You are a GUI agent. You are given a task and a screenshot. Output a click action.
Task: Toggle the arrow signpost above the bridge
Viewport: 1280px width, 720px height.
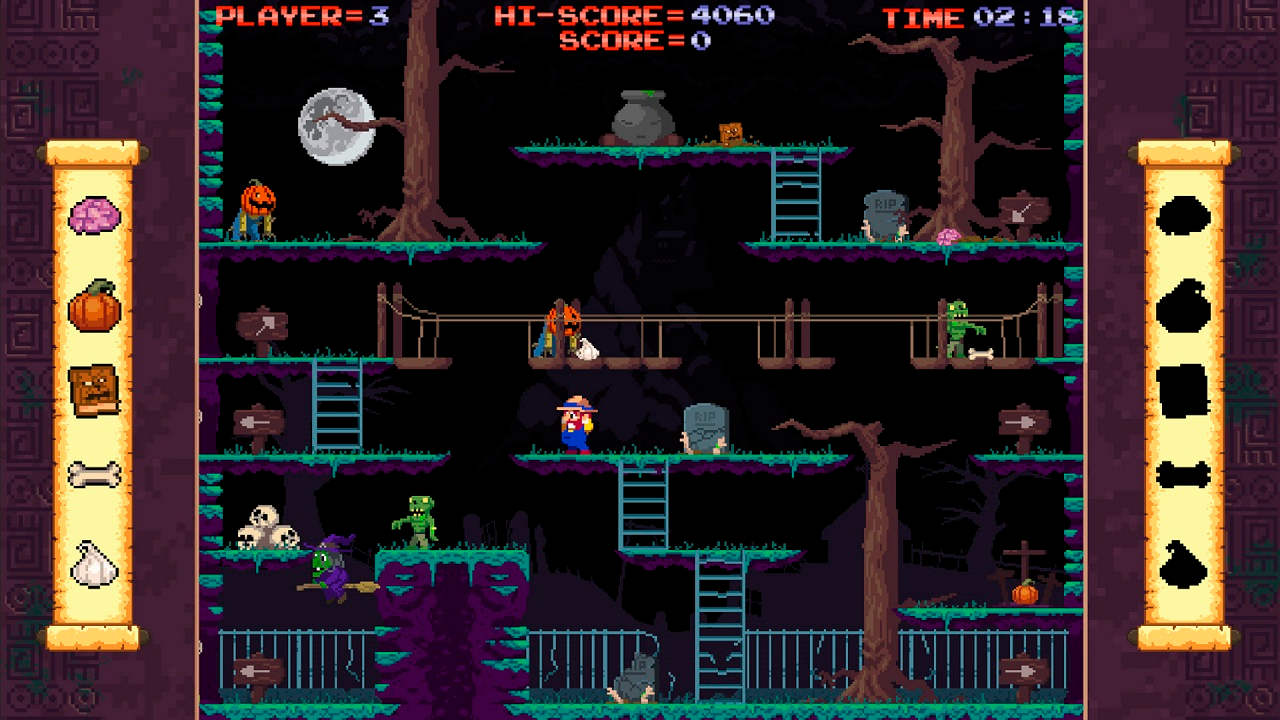click(x=263, y=324)
